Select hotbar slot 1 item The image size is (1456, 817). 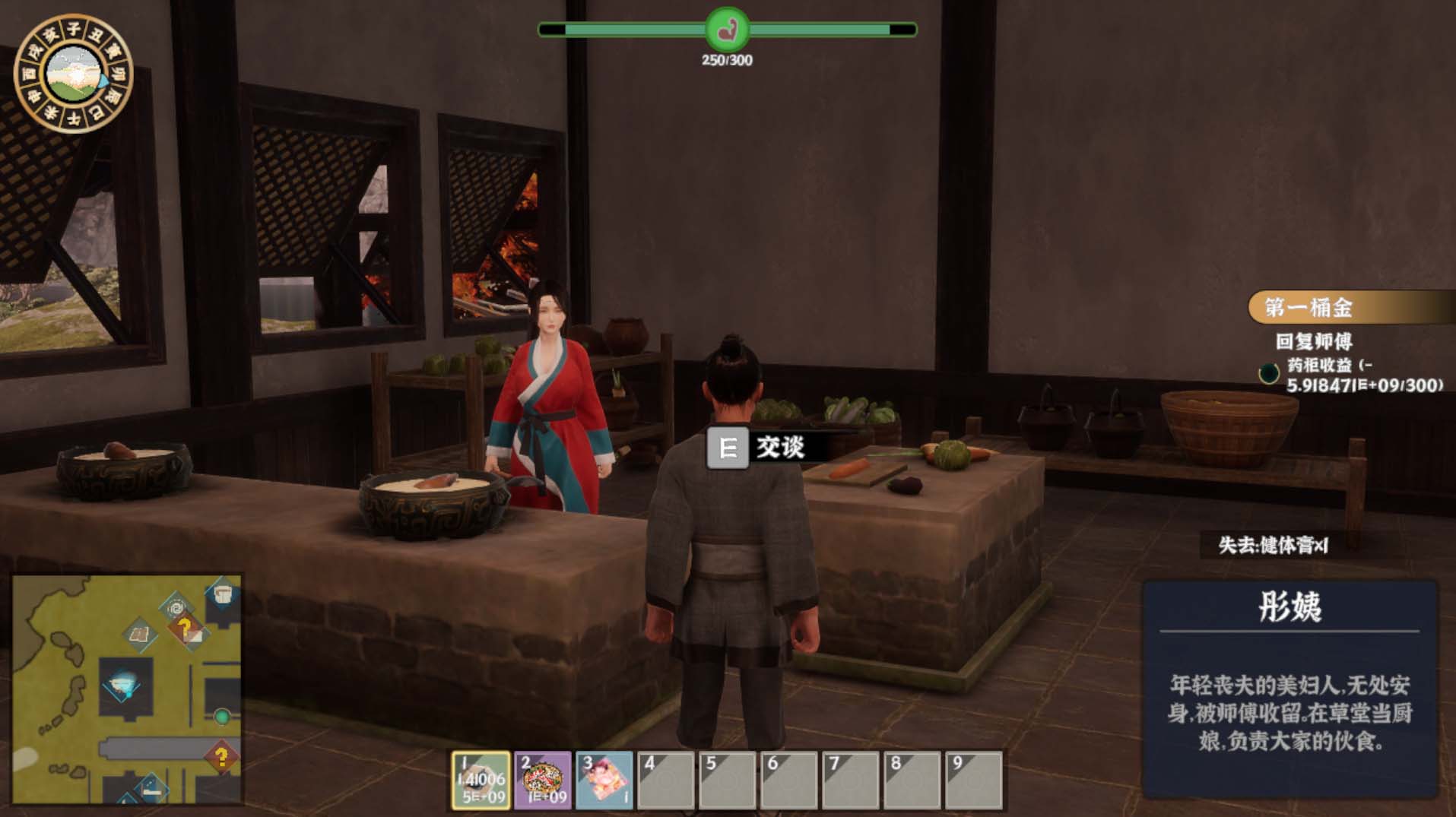pyautogui.click(x=481, y=780)
